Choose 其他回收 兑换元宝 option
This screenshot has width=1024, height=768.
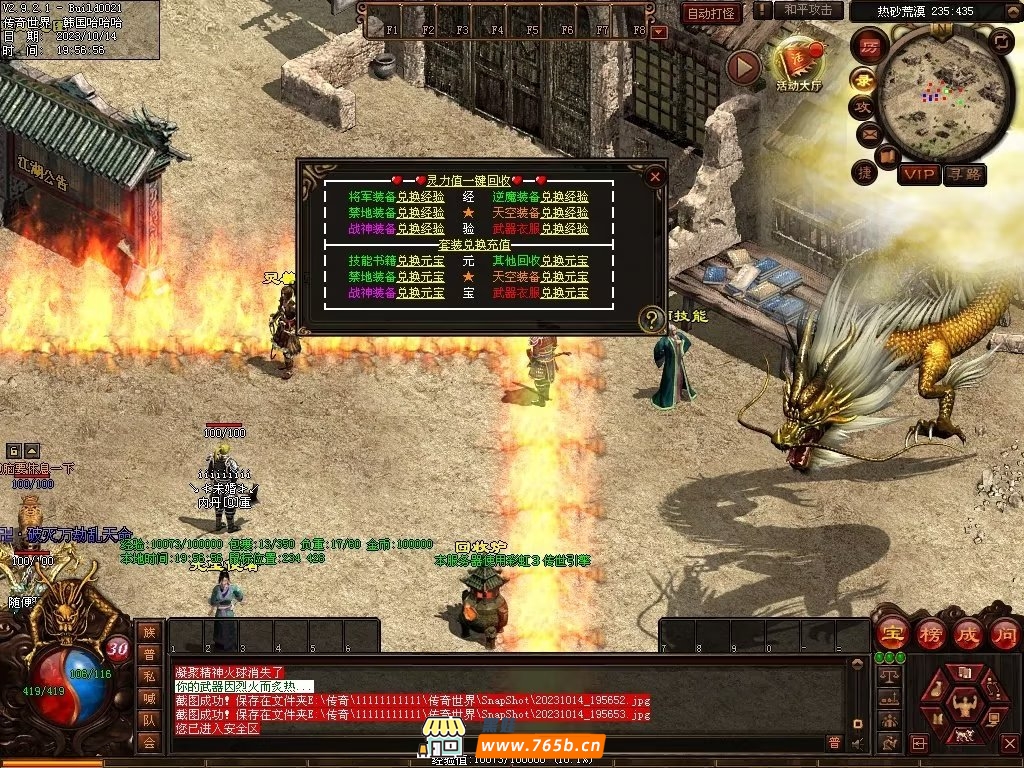pos(564,261)
